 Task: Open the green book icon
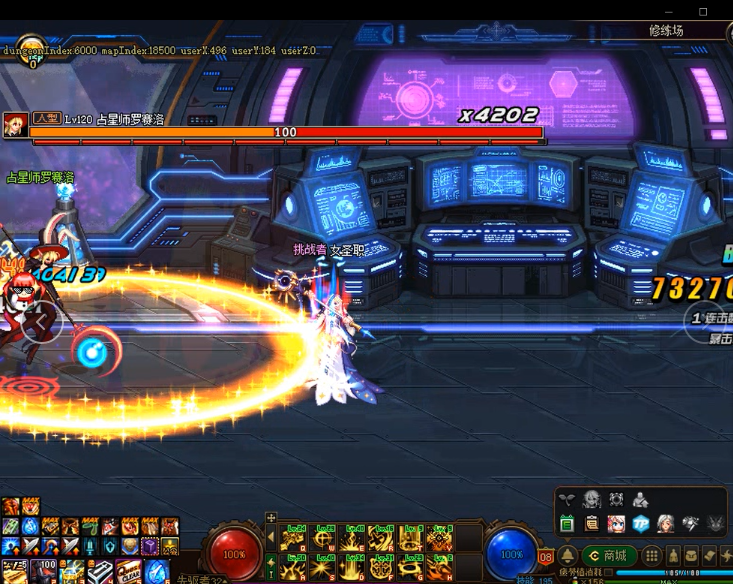click(x=567, y=524)
